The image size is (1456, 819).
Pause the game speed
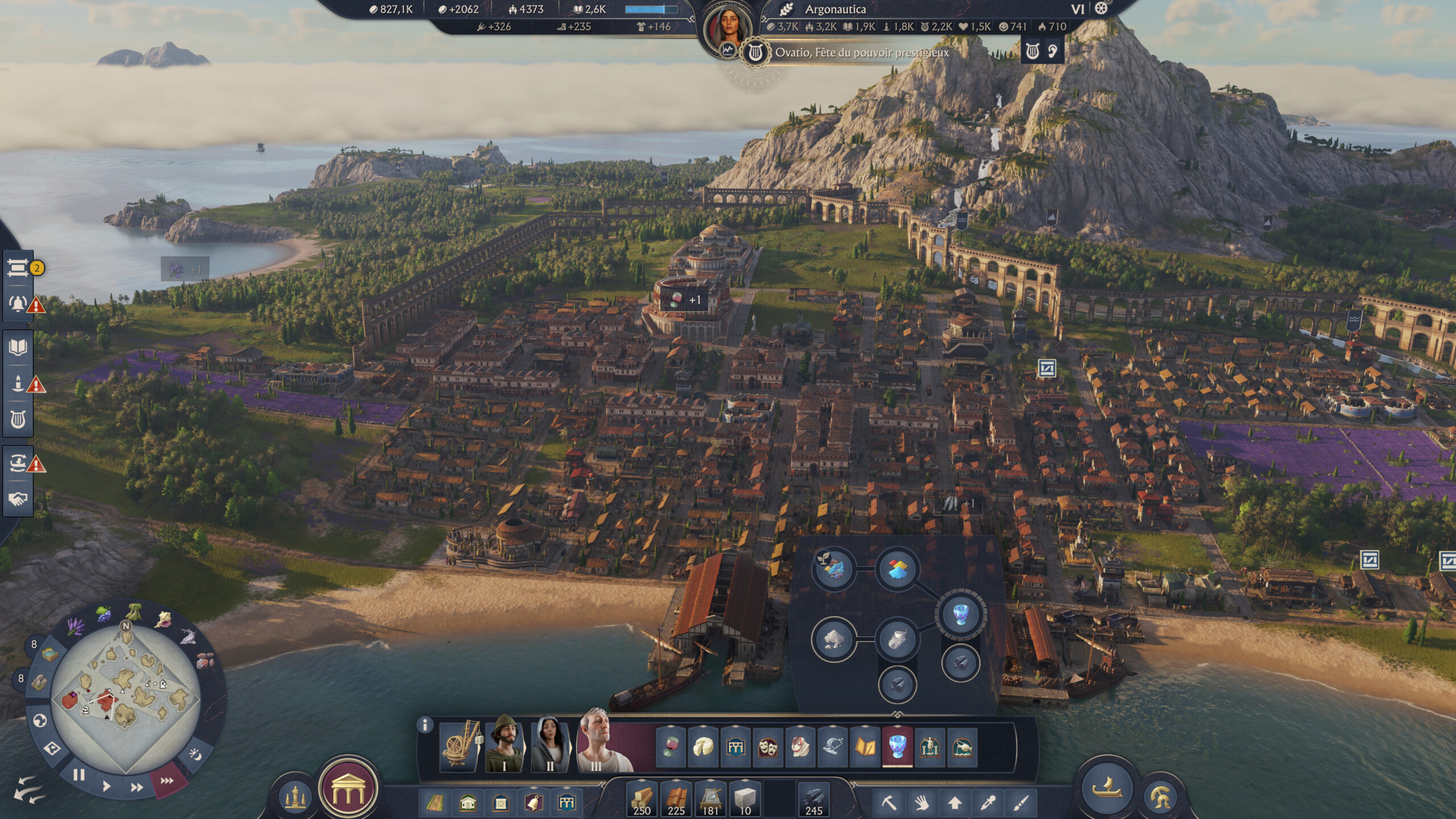79,775
